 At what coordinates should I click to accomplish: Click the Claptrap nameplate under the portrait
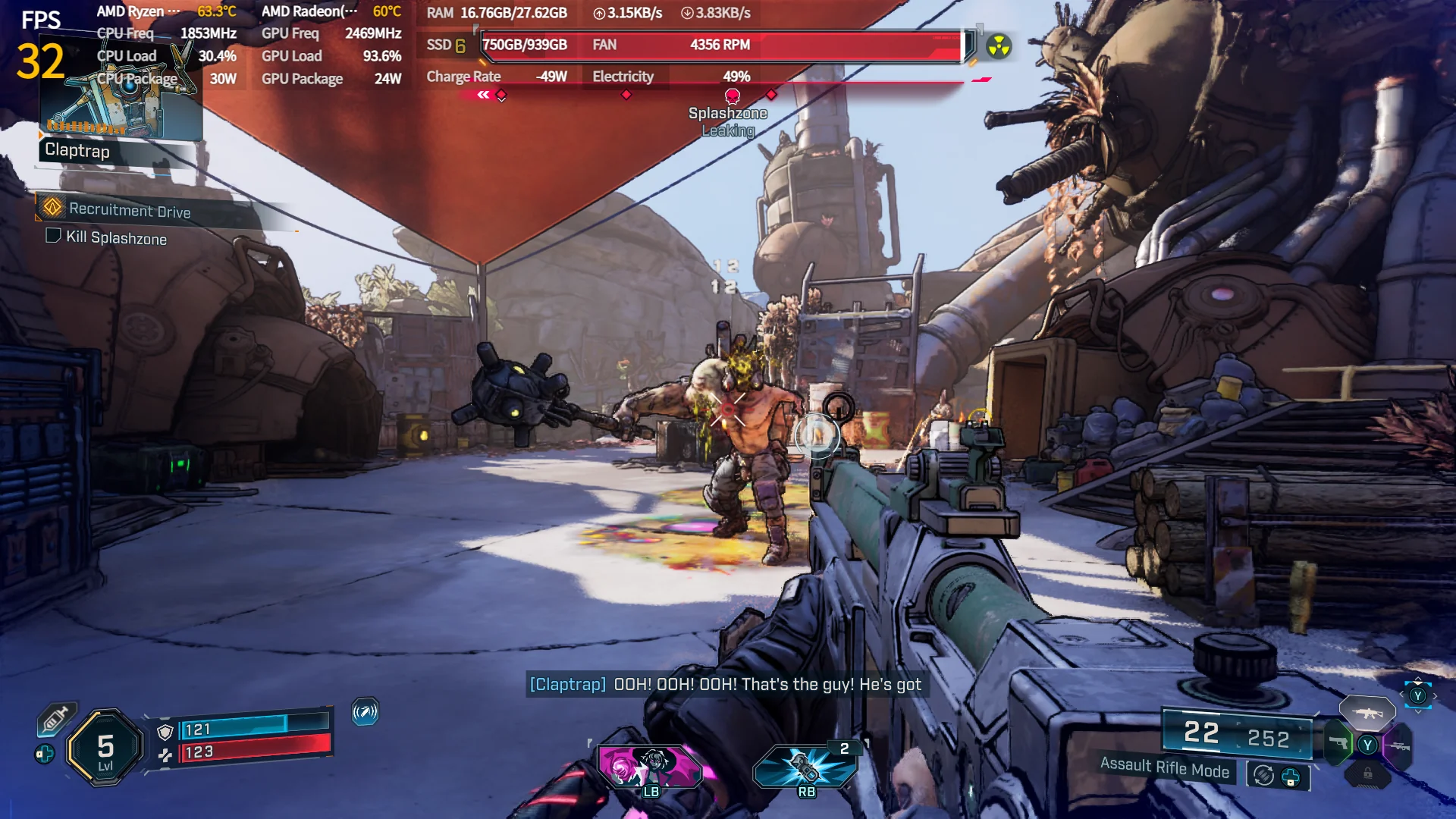click(x=76, y=152)
